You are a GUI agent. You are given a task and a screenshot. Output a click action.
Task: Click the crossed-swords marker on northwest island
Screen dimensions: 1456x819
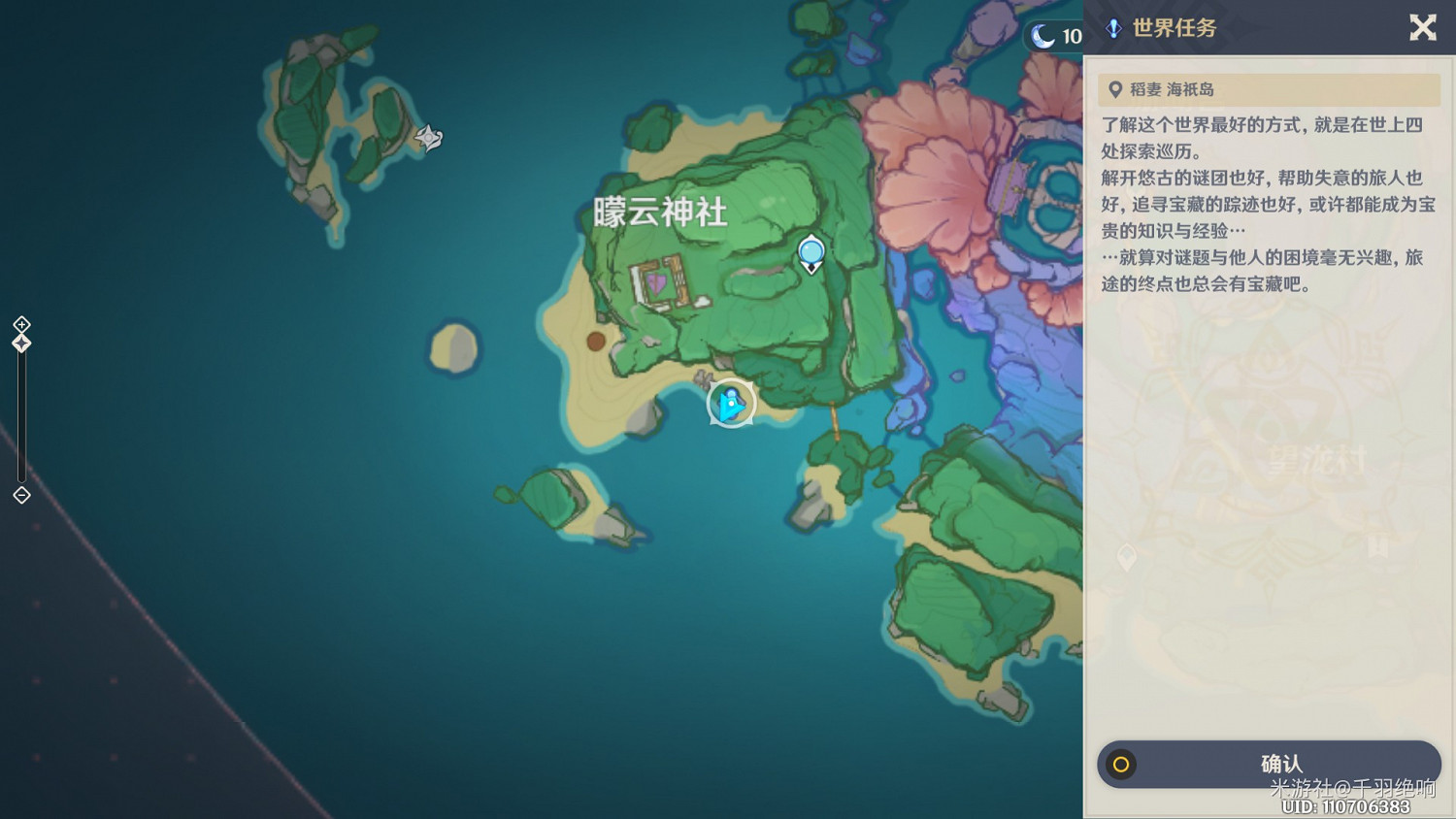[x=427, y=139]
